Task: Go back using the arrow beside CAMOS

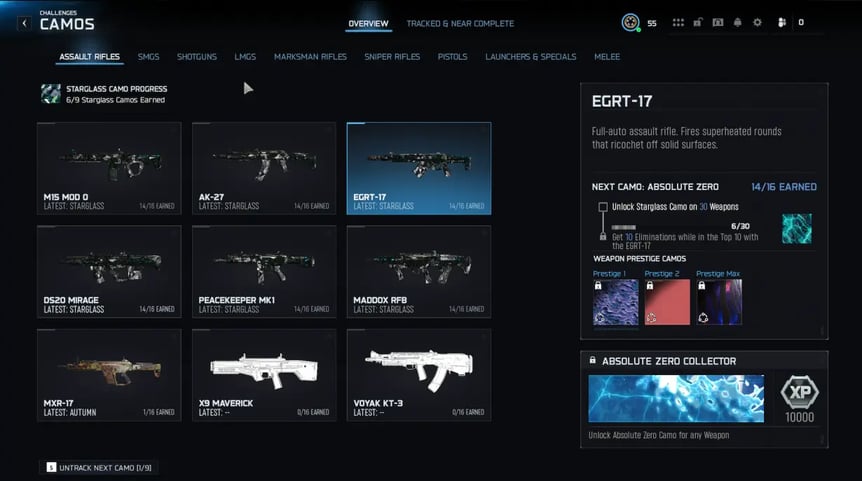Action: 24,23
